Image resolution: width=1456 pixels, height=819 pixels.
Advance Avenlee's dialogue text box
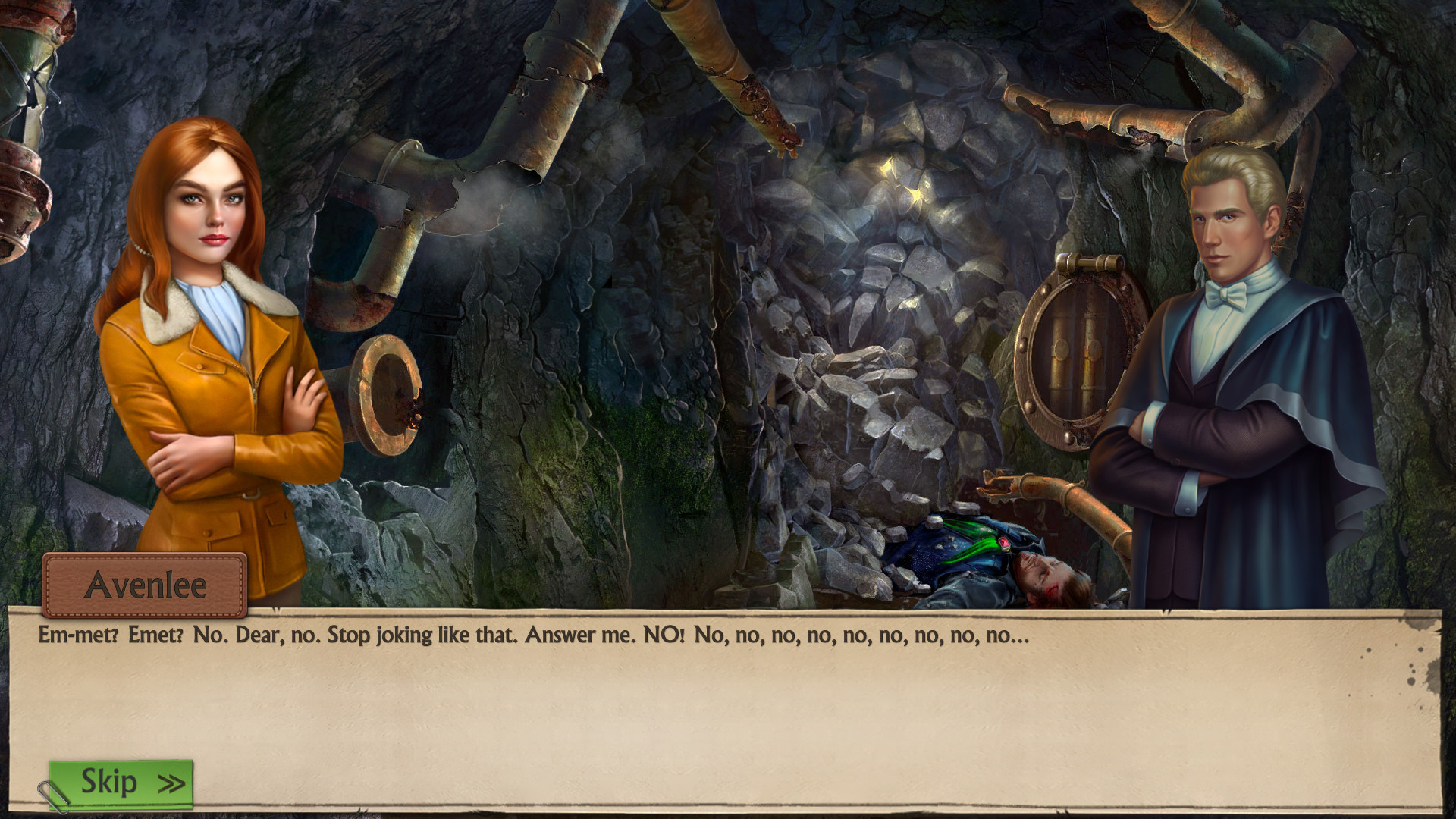[x=724, y=705]
